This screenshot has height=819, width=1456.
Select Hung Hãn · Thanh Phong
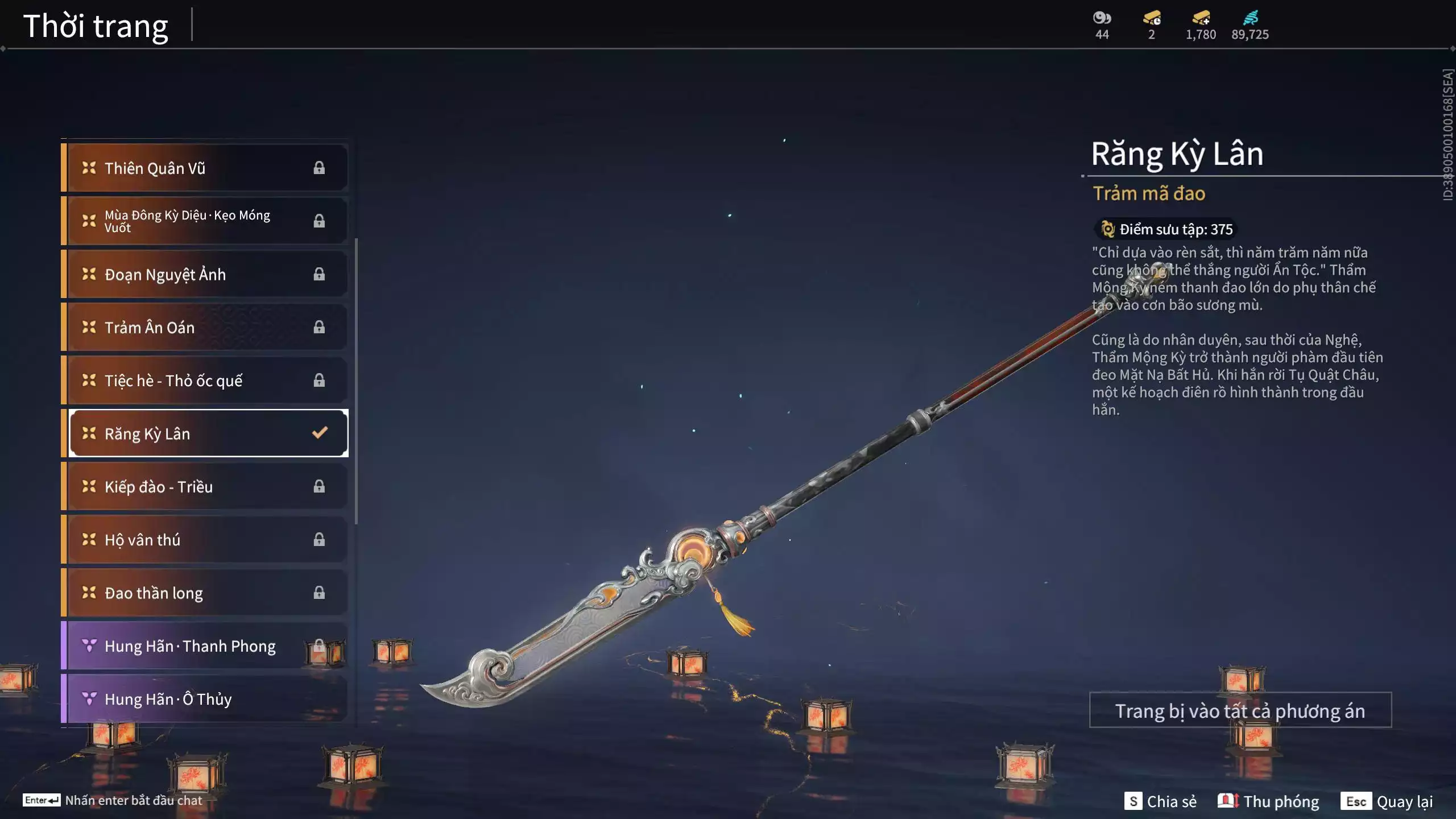[x=205, y=646]
